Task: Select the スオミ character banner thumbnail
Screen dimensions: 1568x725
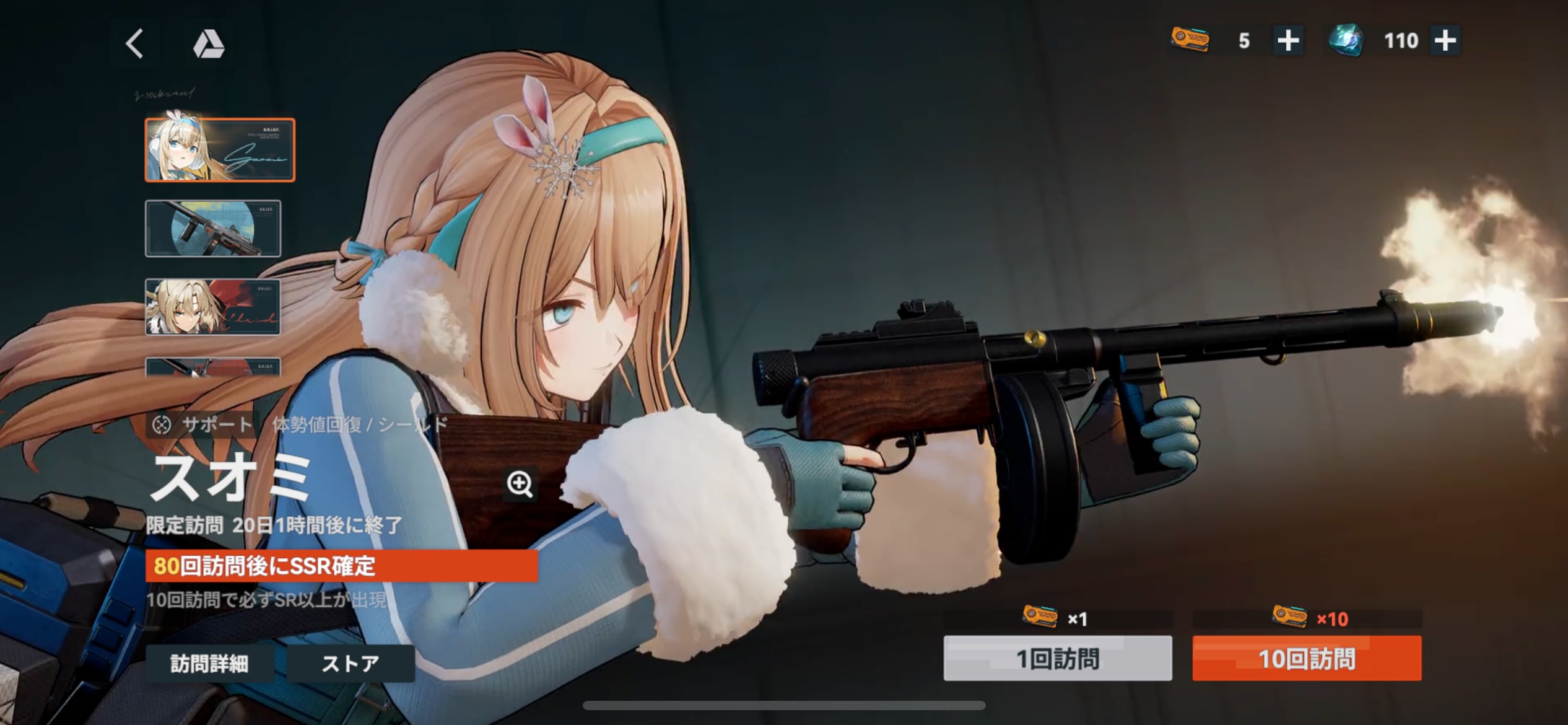Action: [x=220, y=149]
